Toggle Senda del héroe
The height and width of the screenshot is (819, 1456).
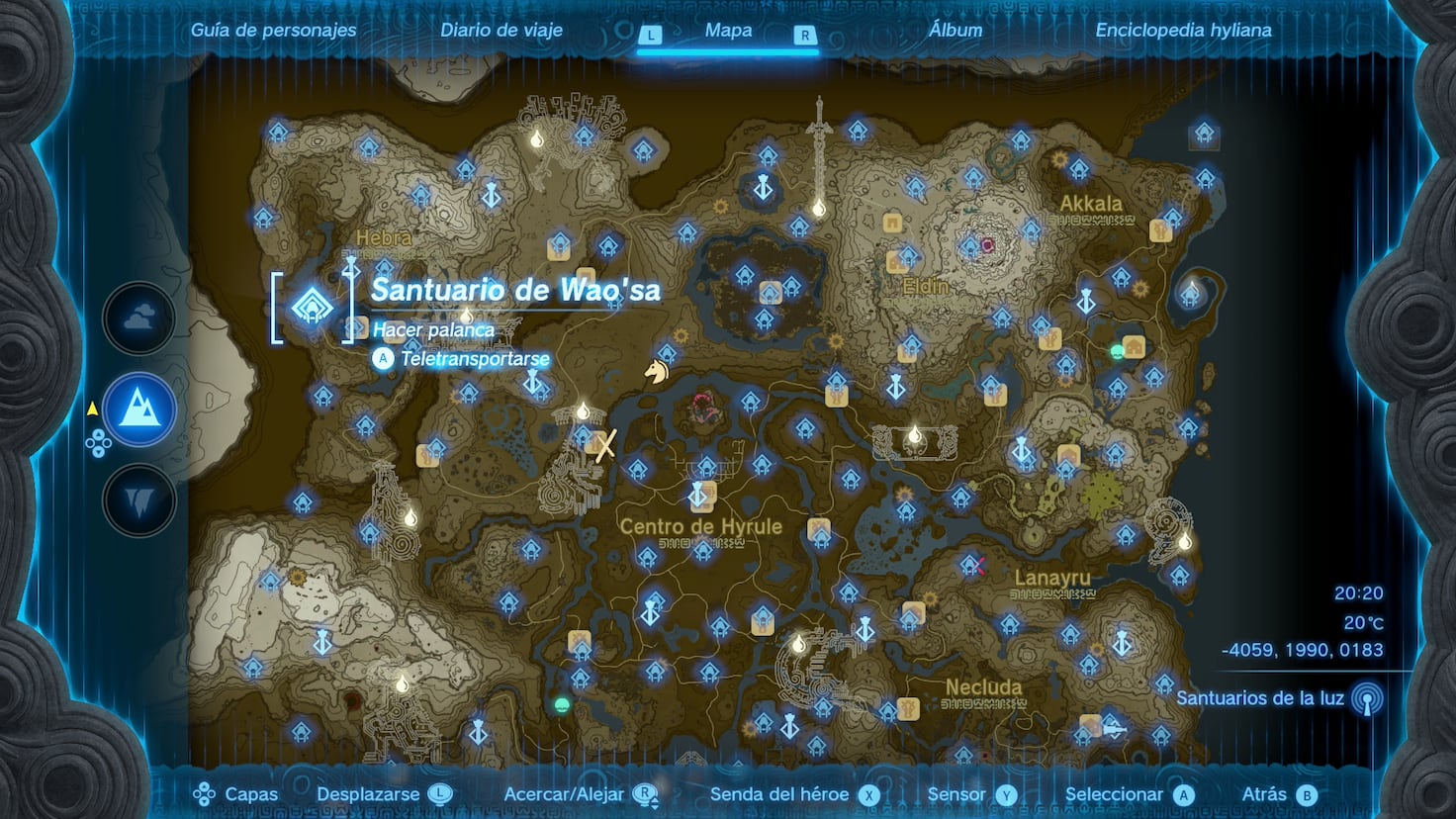click(x=780, y=793)
